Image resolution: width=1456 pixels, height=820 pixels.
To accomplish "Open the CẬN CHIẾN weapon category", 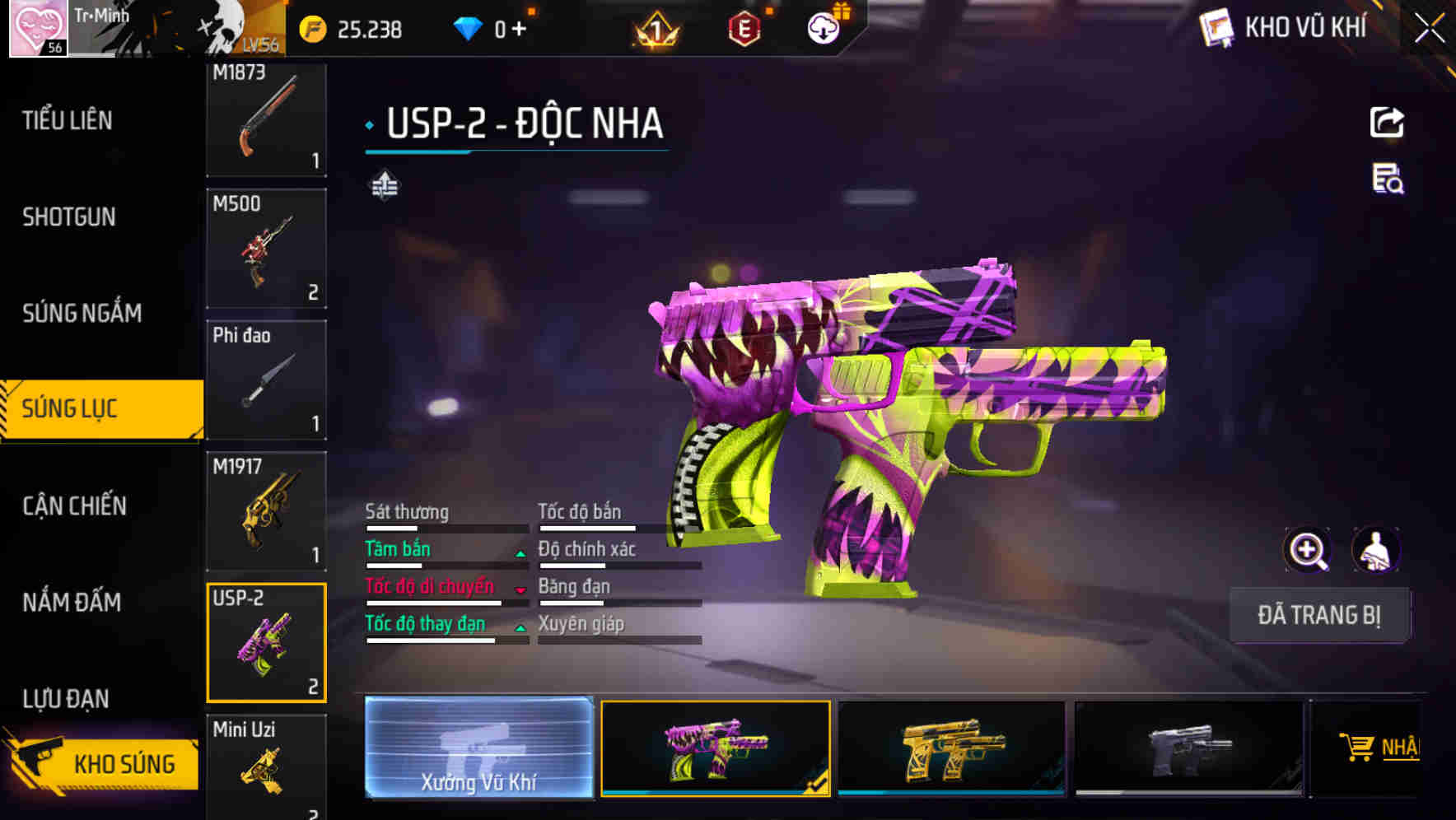I will (72, 506).
